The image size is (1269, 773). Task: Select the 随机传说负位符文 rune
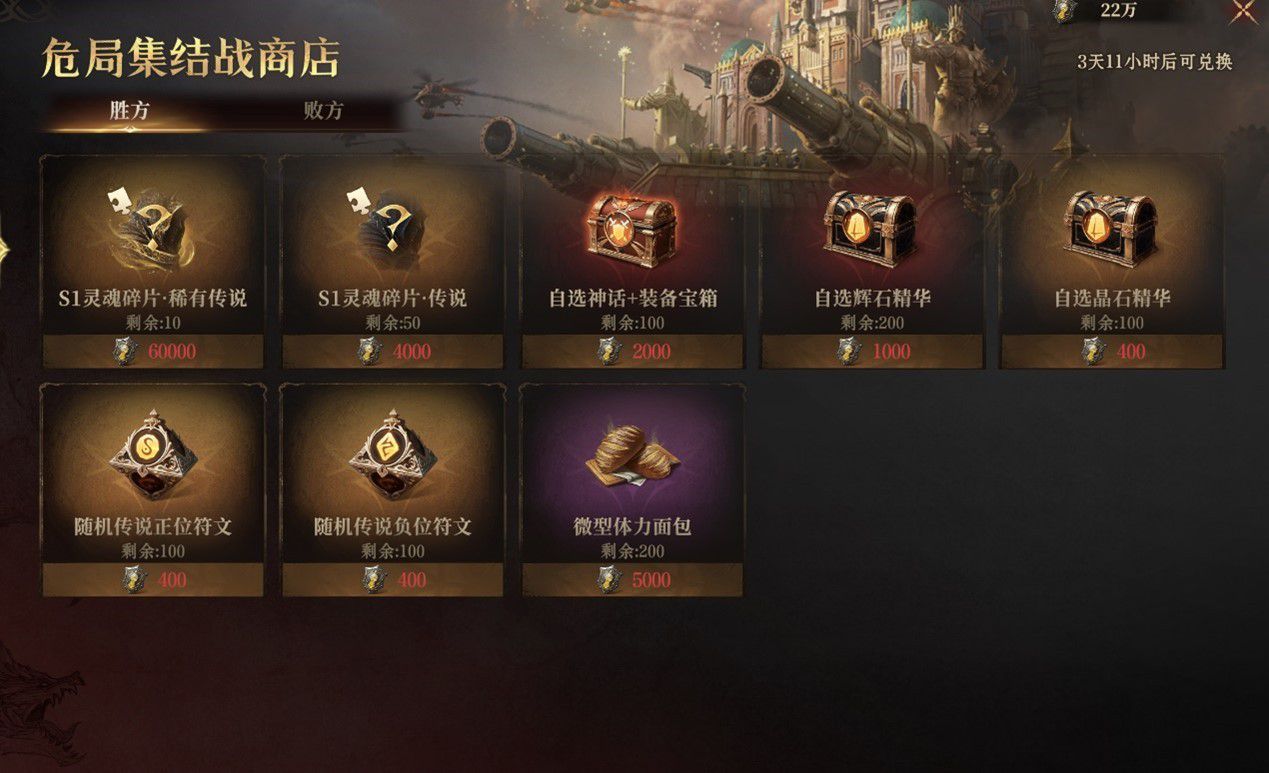(x=393, y=490)
